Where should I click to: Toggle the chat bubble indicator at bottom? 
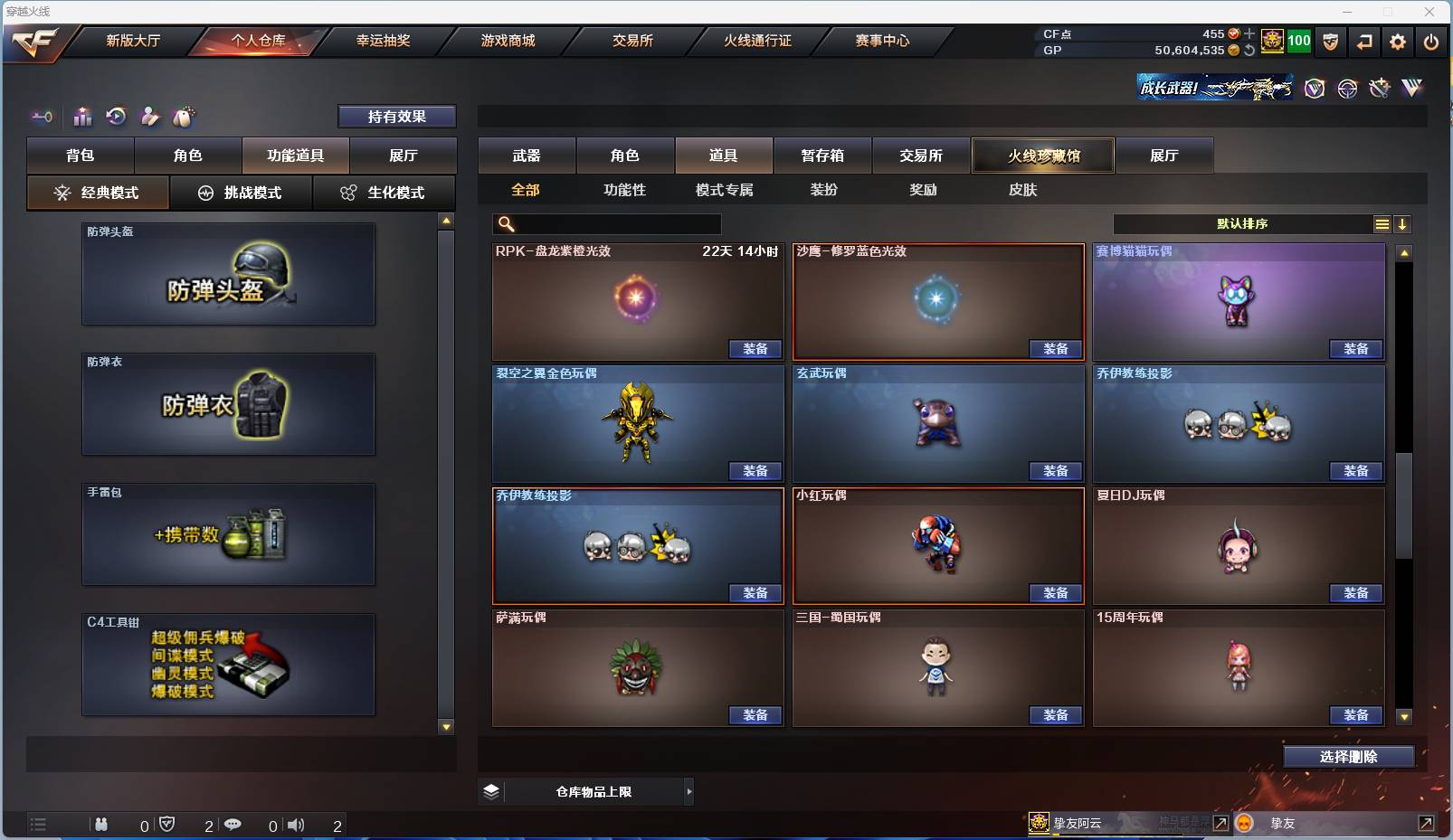[x=233, y=825]
